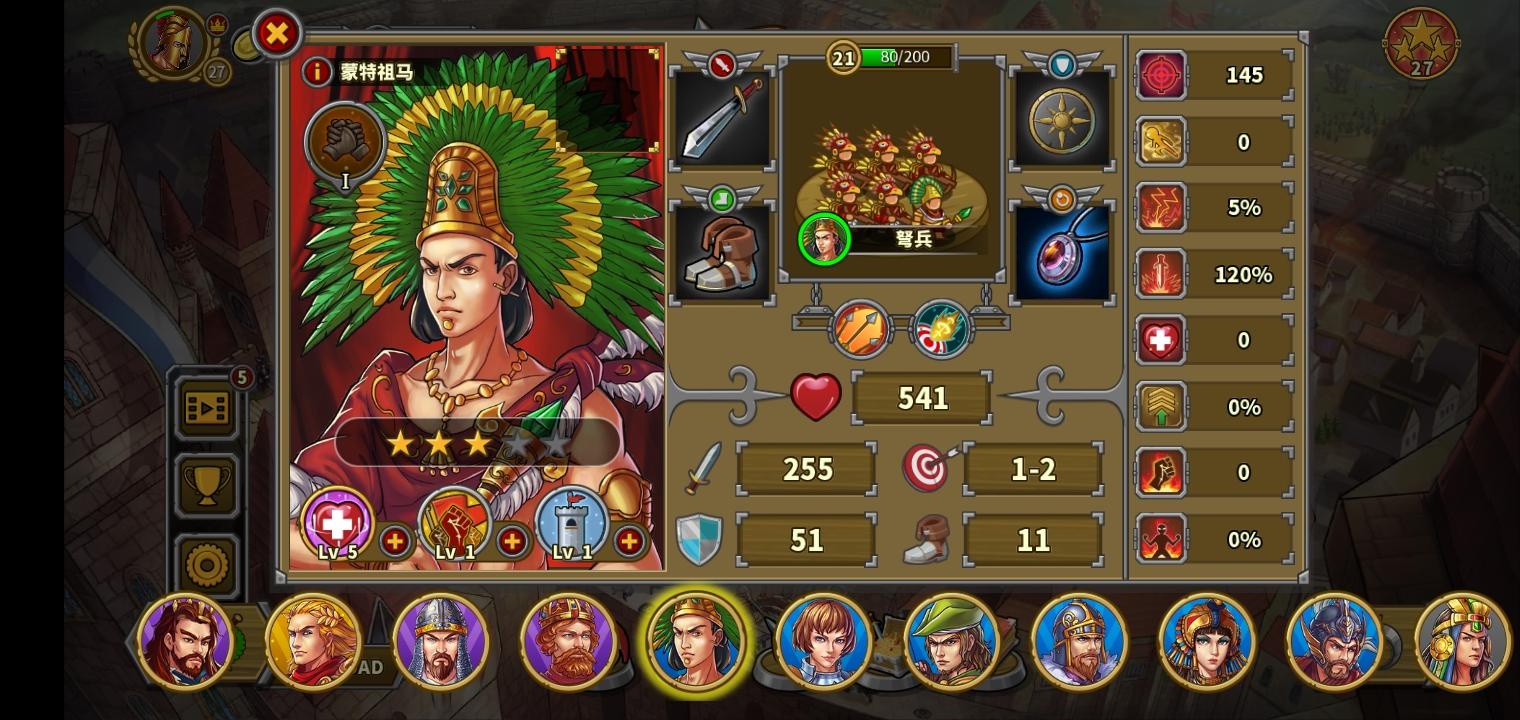Switch to the Egyptian queen hero portrait
This screenshot has height=720, width=1520.
coord(1207,641)
